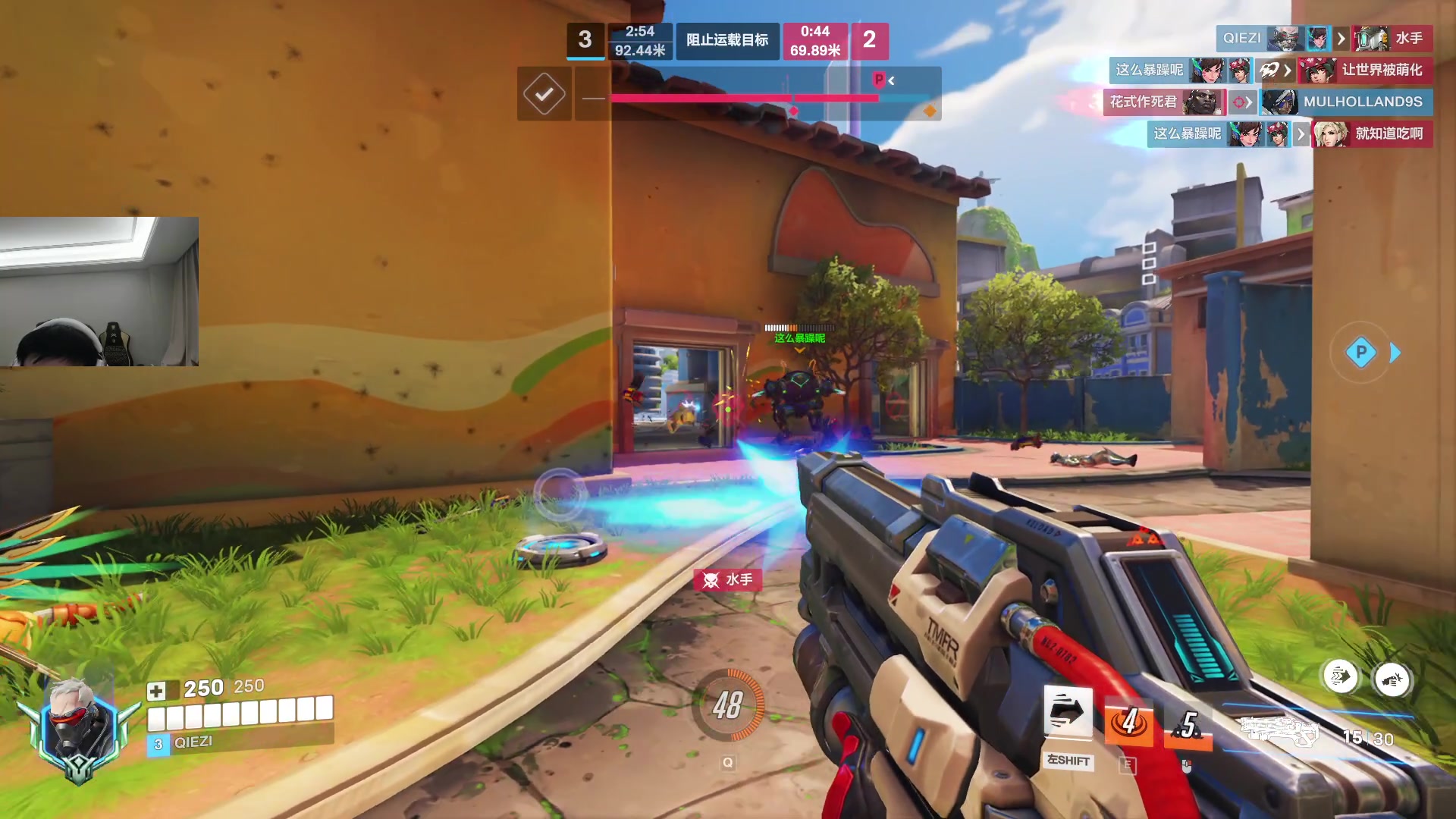Click the ultimate charge meter at 48
The height and width of the screenshot is (819, 1456).
(728, 705)
